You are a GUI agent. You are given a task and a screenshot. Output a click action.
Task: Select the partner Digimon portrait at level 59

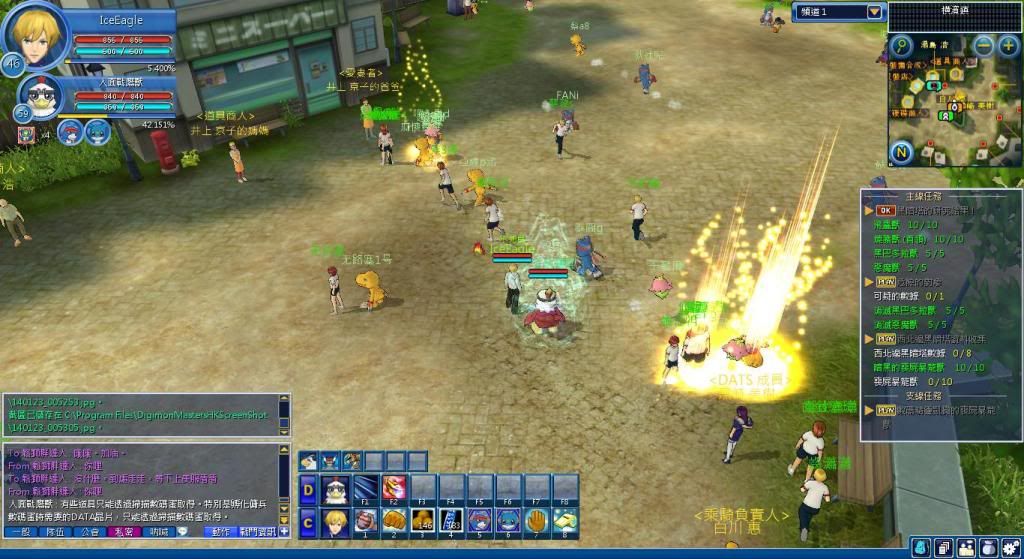[x=40, y=98]
